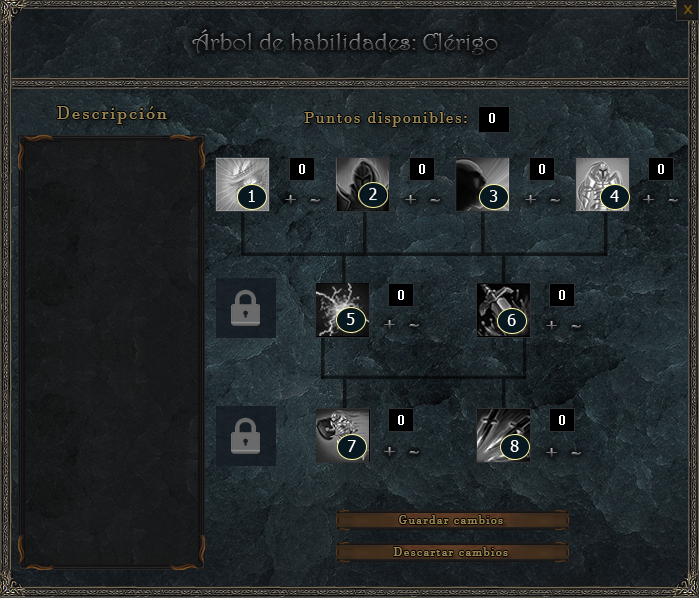699x598 pixels.
Task: Click the tilde button next to skill 6
Action: (x=576, y=325)
